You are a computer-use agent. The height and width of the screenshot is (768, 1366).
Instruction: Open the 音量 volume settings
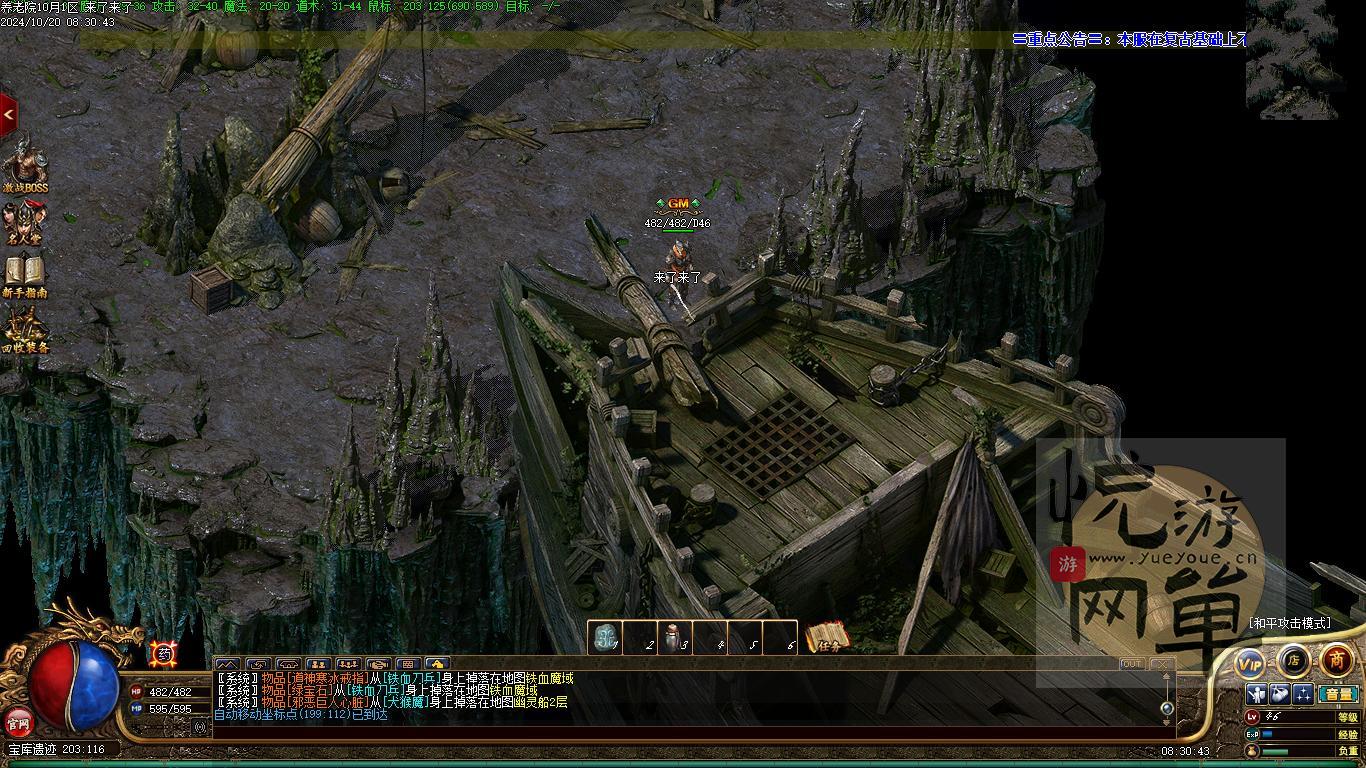(x=1337, y=694)
